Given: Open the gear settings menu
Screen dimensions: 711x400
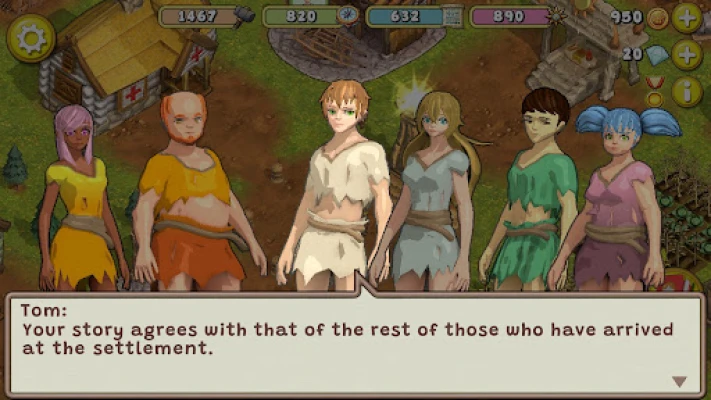Looking at the screenshot, I should (x=31, y=38).
